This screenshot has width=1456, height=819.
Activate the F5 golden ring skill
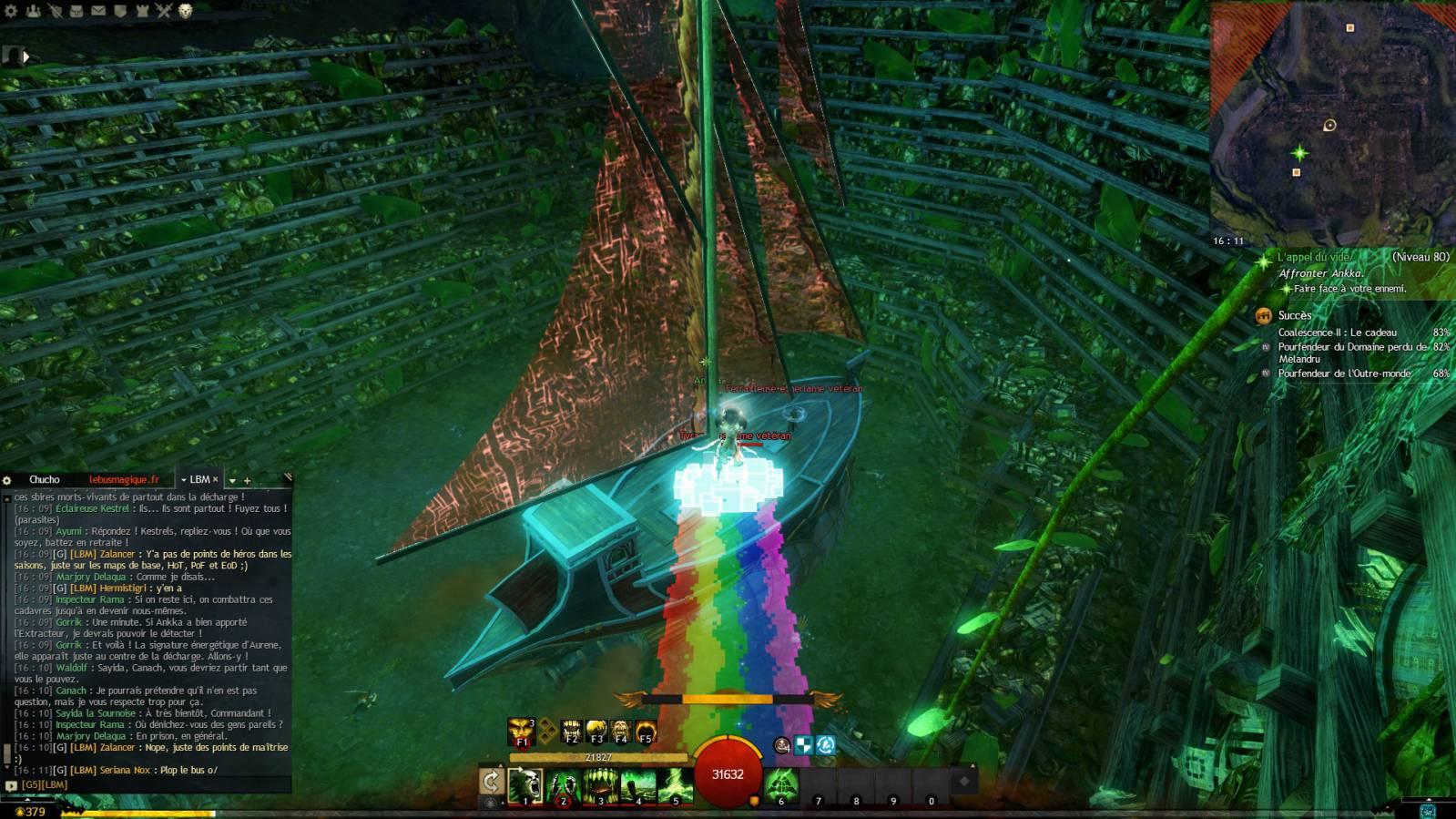coord(646,732)
